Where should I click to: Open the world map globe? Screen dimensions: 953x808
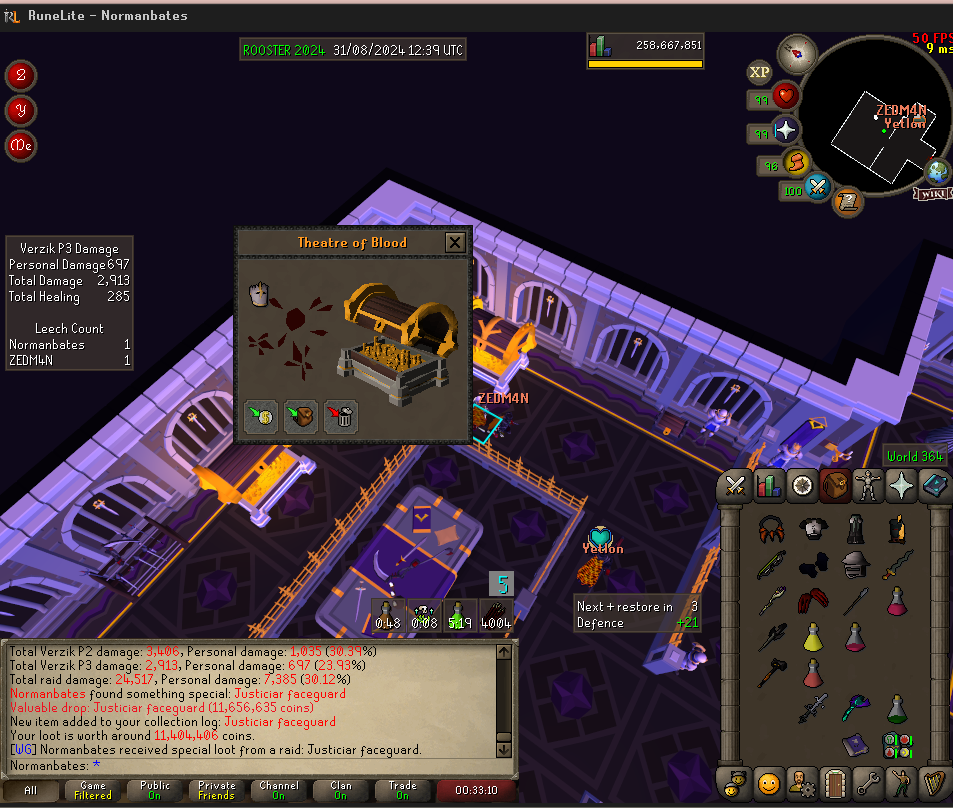click(937, 171)
